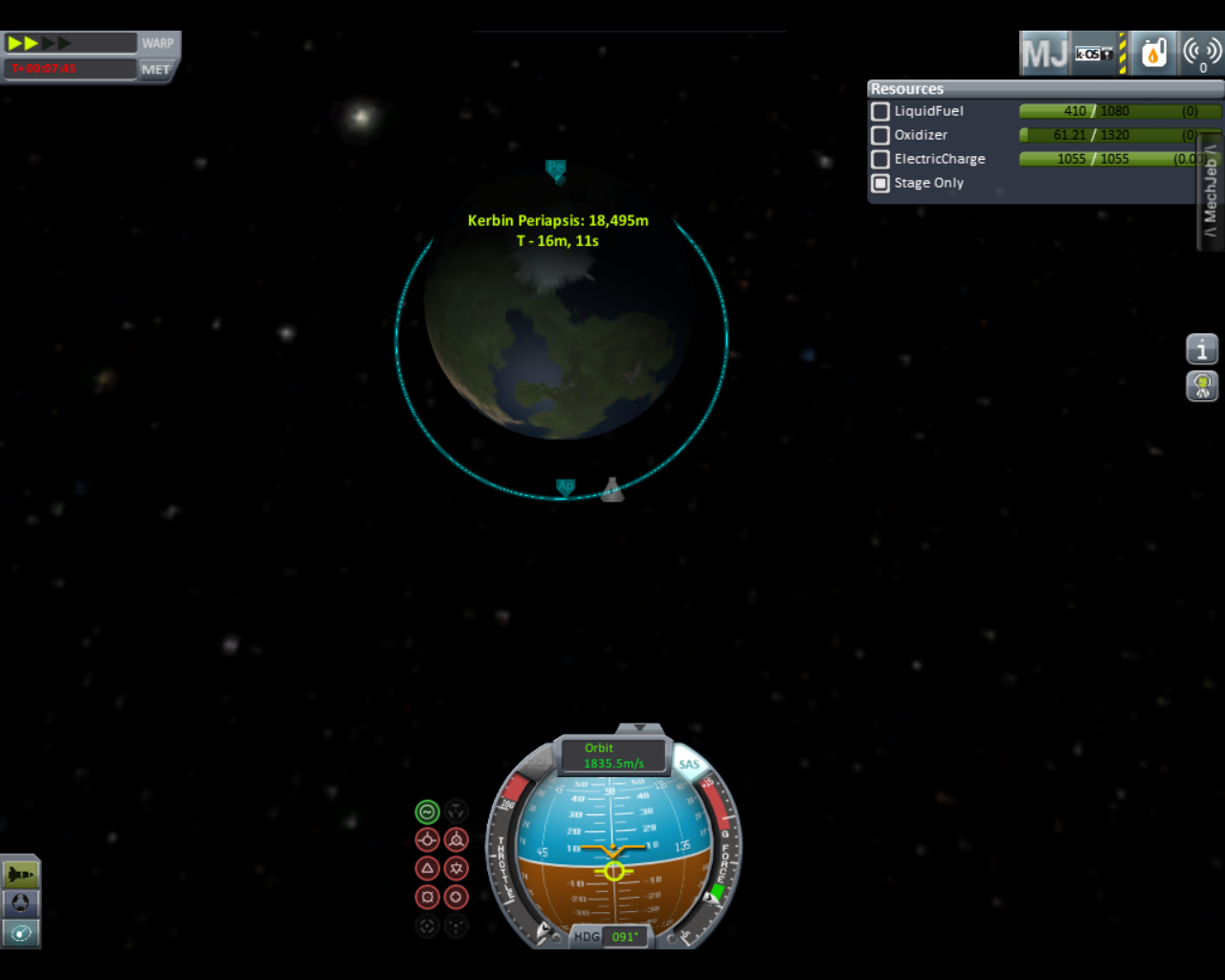
Task: Switch to the staging mode rocket button
Action: click(21, 874)
